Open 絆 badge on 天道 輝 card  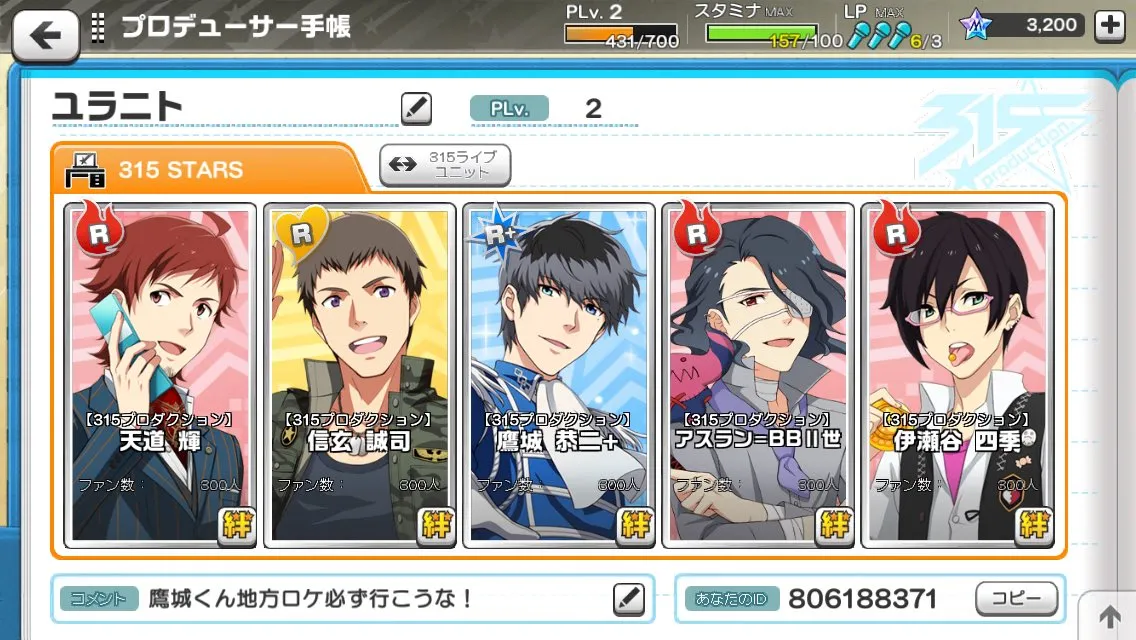[237, 524]
